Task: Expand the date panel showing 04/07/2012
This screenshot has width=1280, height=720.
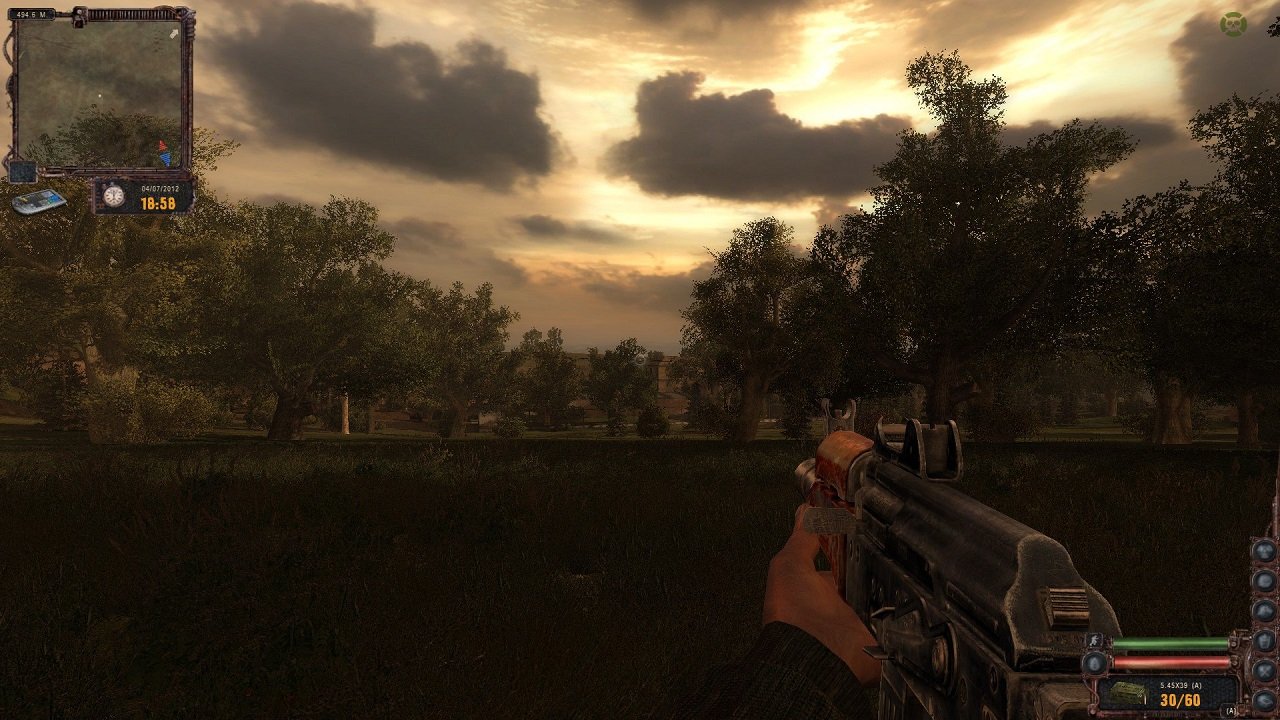Action: 160,188
